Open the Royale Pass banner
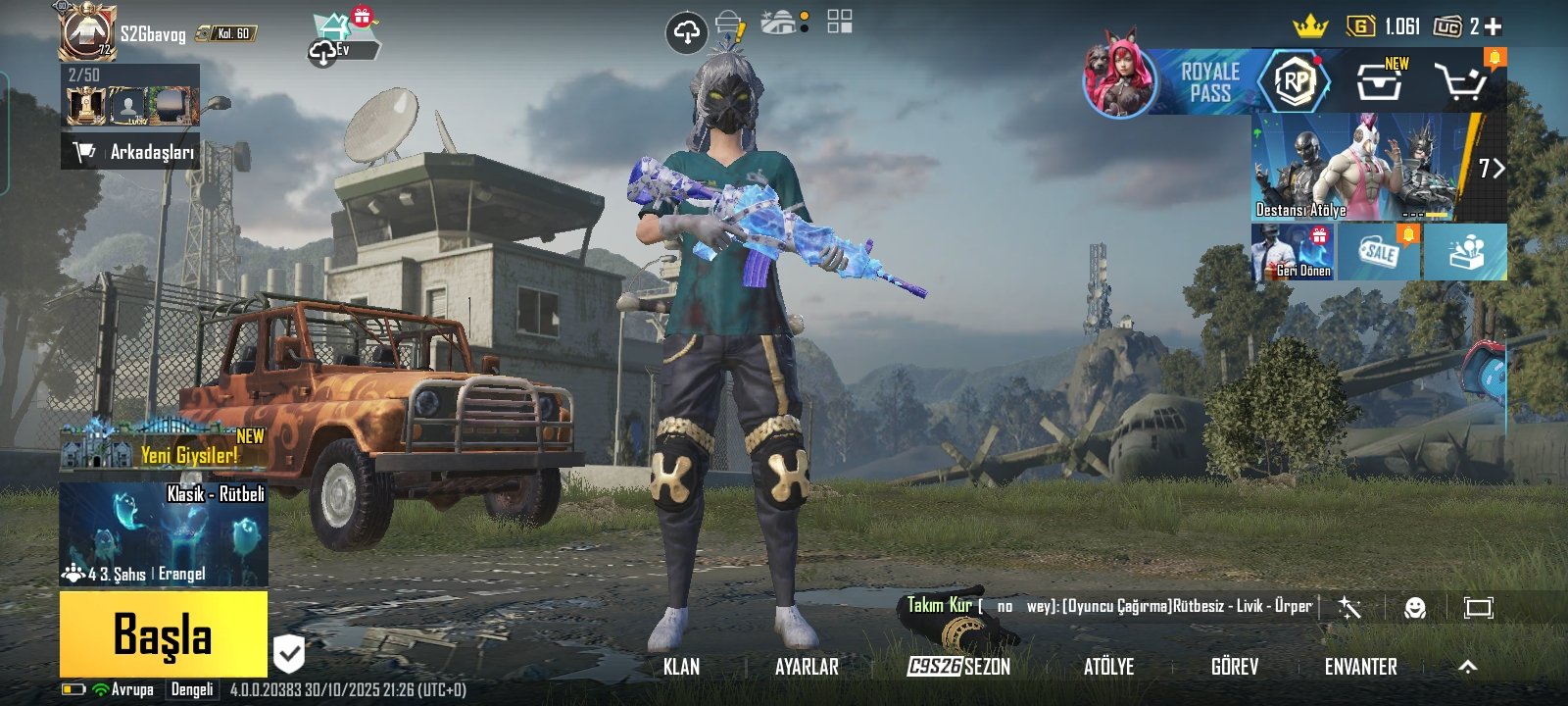Viewport: 1568px width, 706px height. tap(1207, 82)
